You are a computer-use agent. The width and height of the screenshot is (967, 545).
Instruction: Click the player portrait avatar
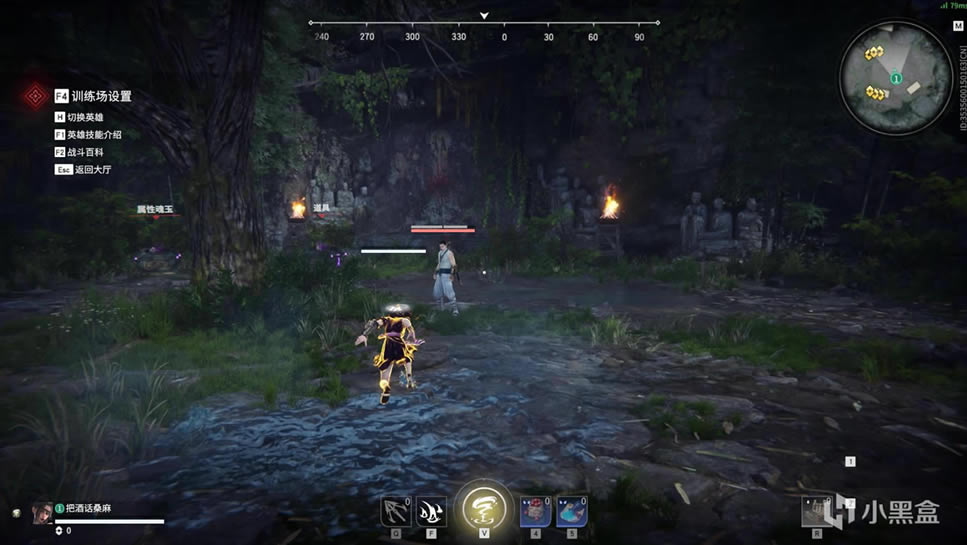42,513
